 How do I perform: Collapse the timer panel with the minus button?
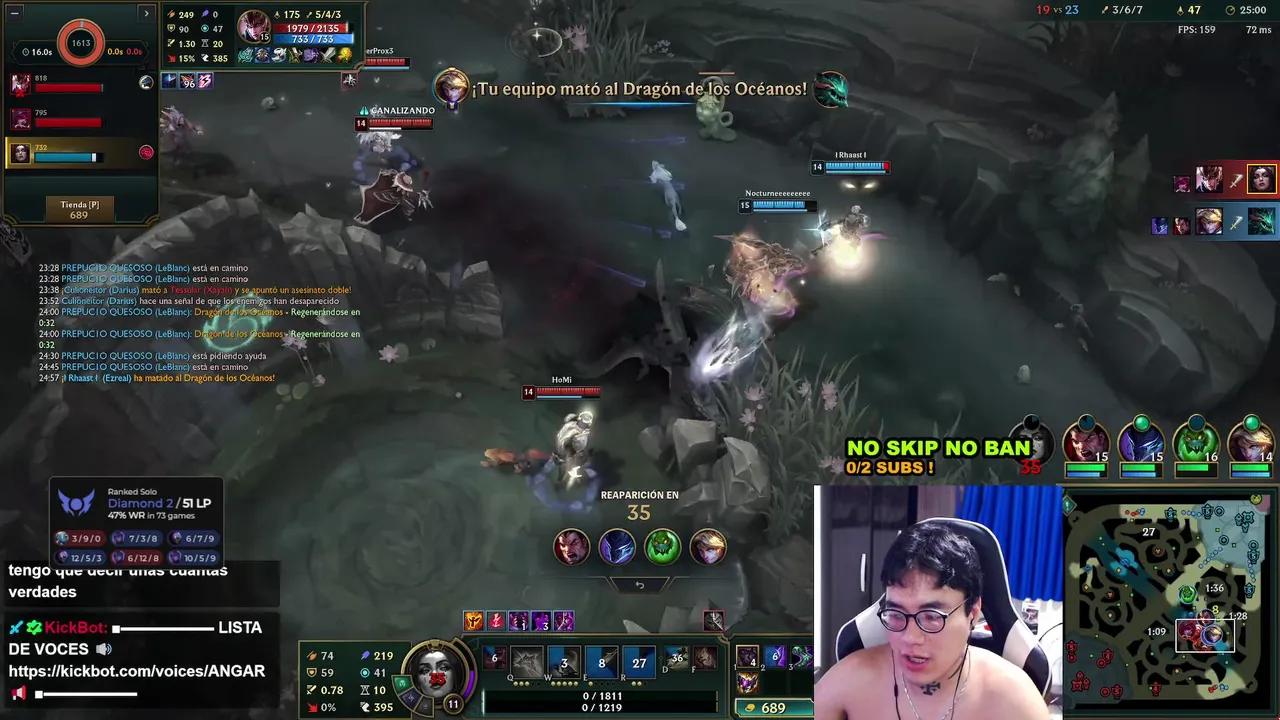click(13, 13)
